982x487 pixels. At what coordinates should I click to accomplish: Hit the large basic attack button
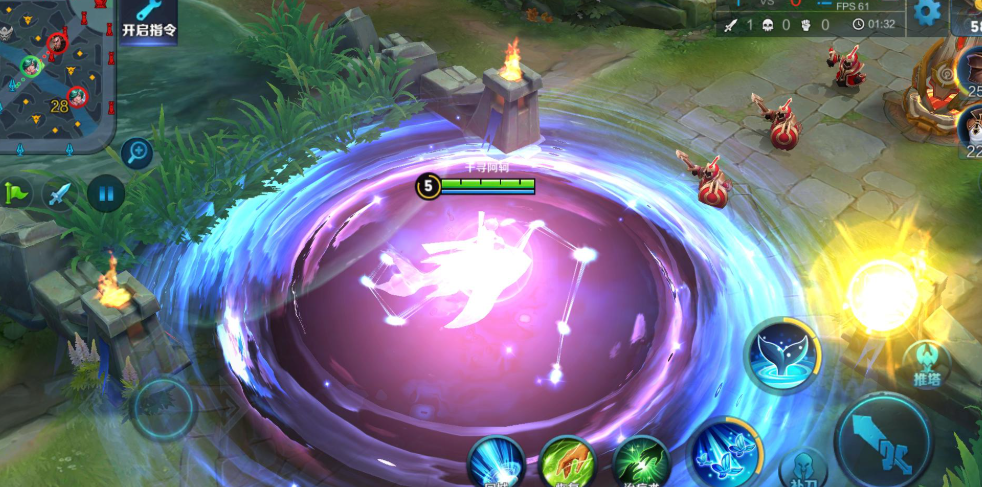(x=884, y=441)
